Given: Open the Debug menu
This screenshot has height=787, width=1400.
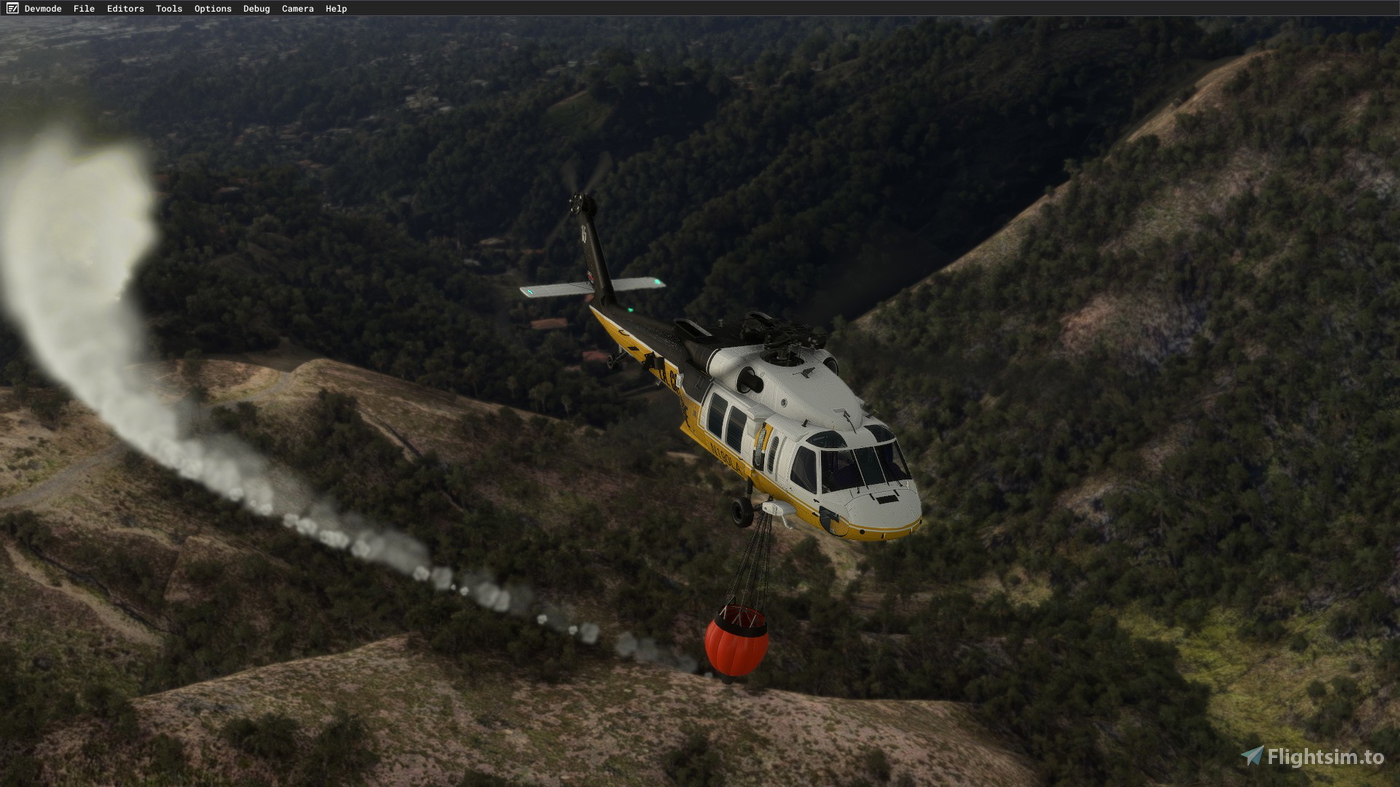Looking at the screenshot, I should [x=255, y=8].
